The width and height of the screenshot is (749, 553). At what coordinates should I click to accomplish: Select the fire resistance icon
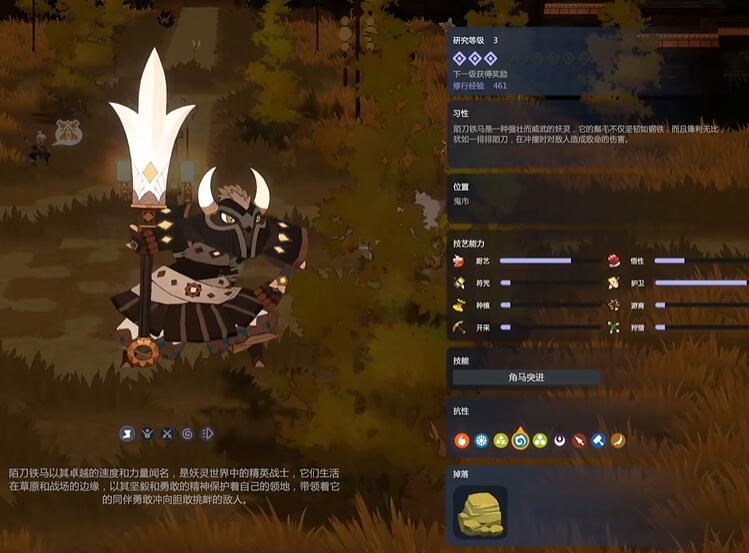[462, 440]
